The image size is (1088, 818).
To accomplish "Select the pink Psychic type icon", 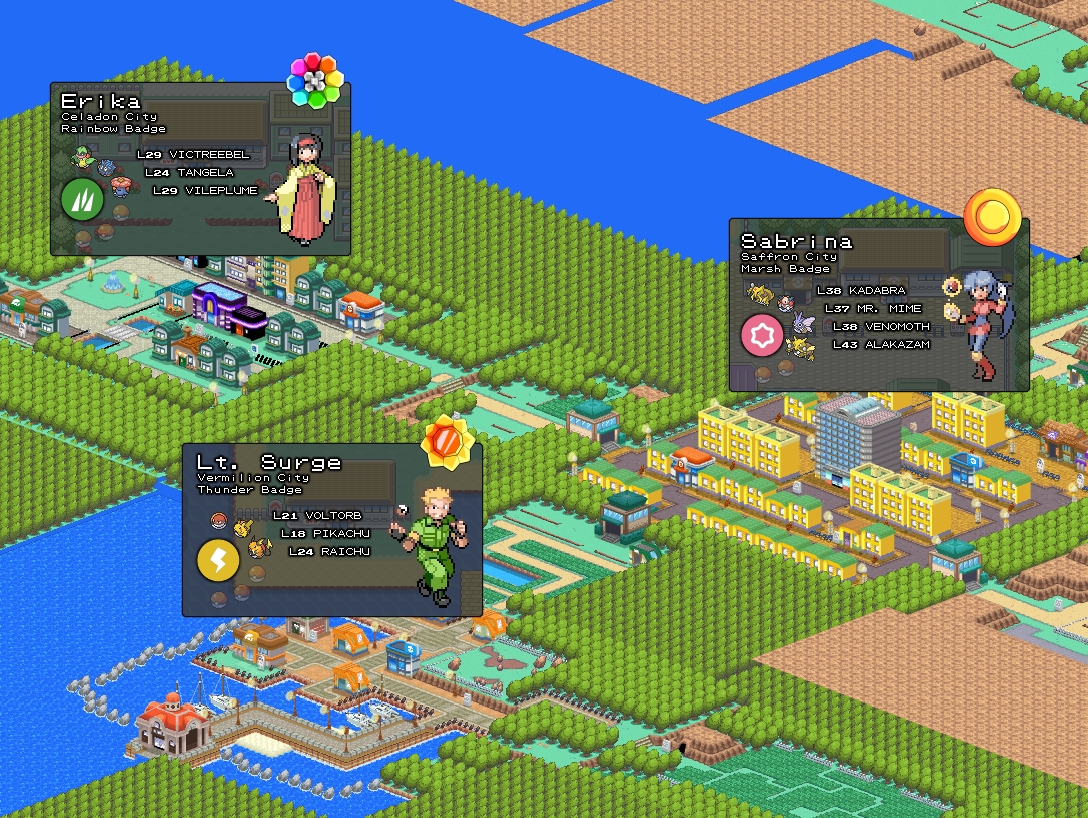I will click(761, 336).
